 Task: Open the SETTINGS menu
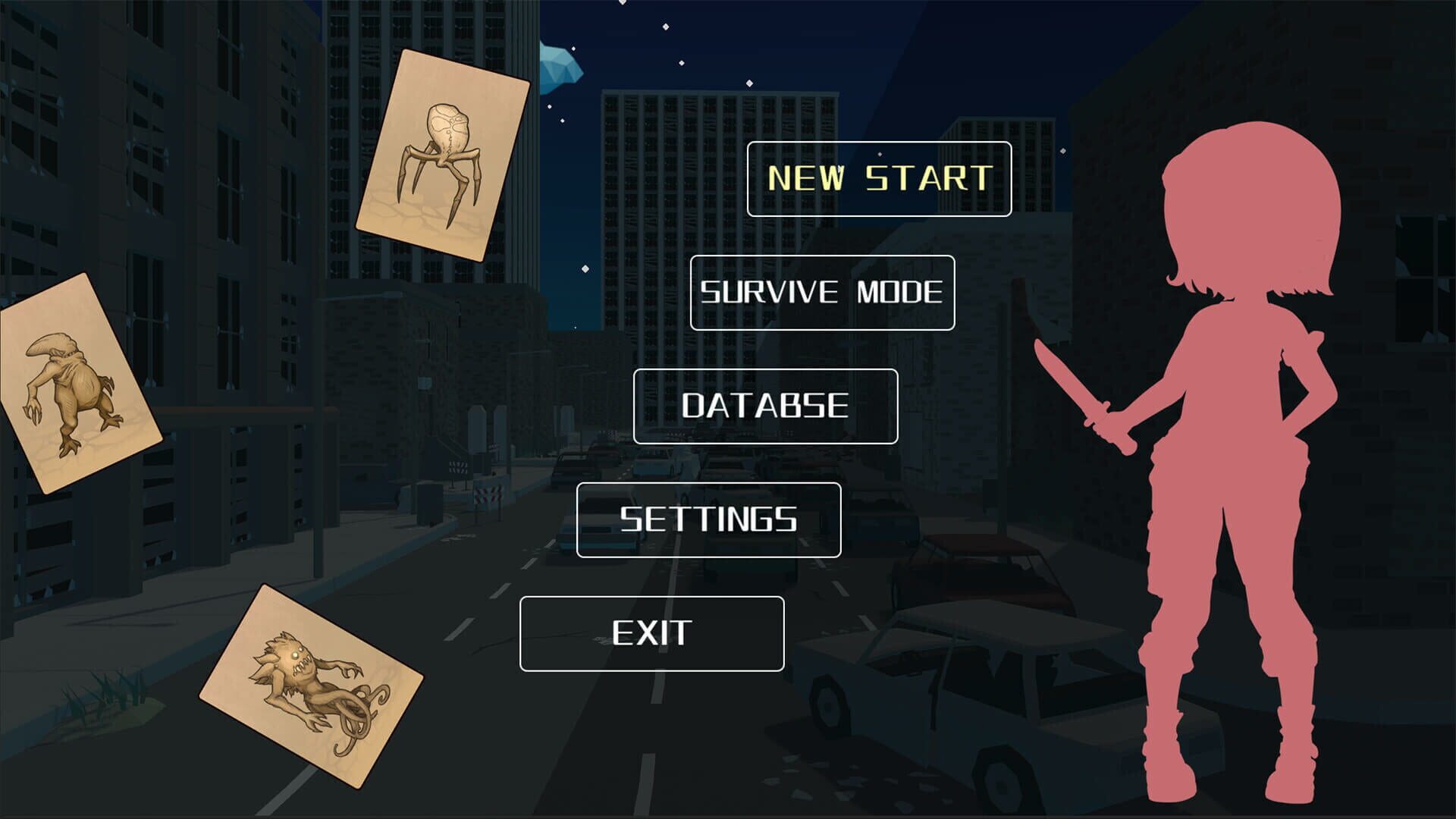click(708, 519)
